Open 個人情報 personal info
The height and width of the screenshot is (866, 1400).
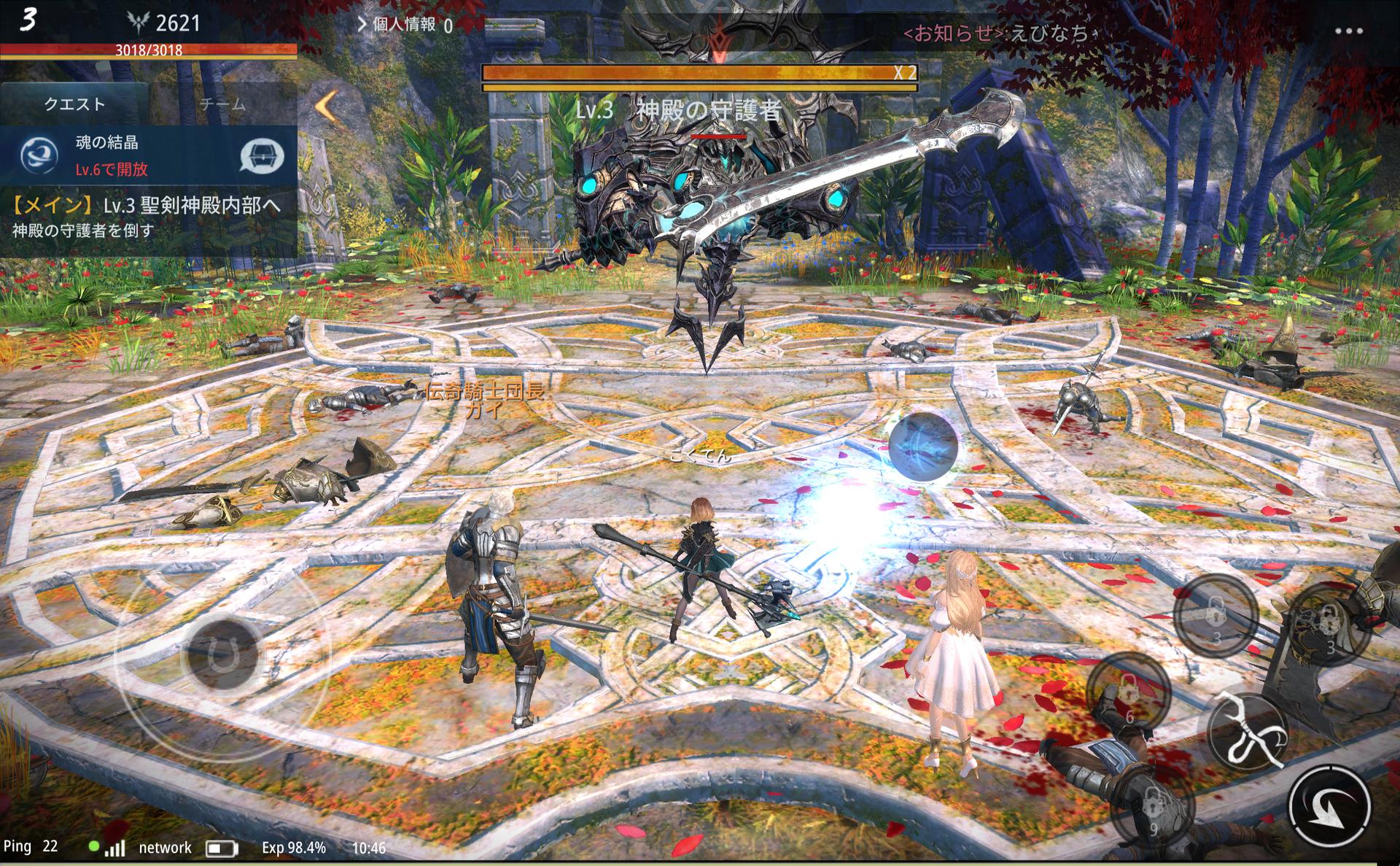(x=404, y=25)
